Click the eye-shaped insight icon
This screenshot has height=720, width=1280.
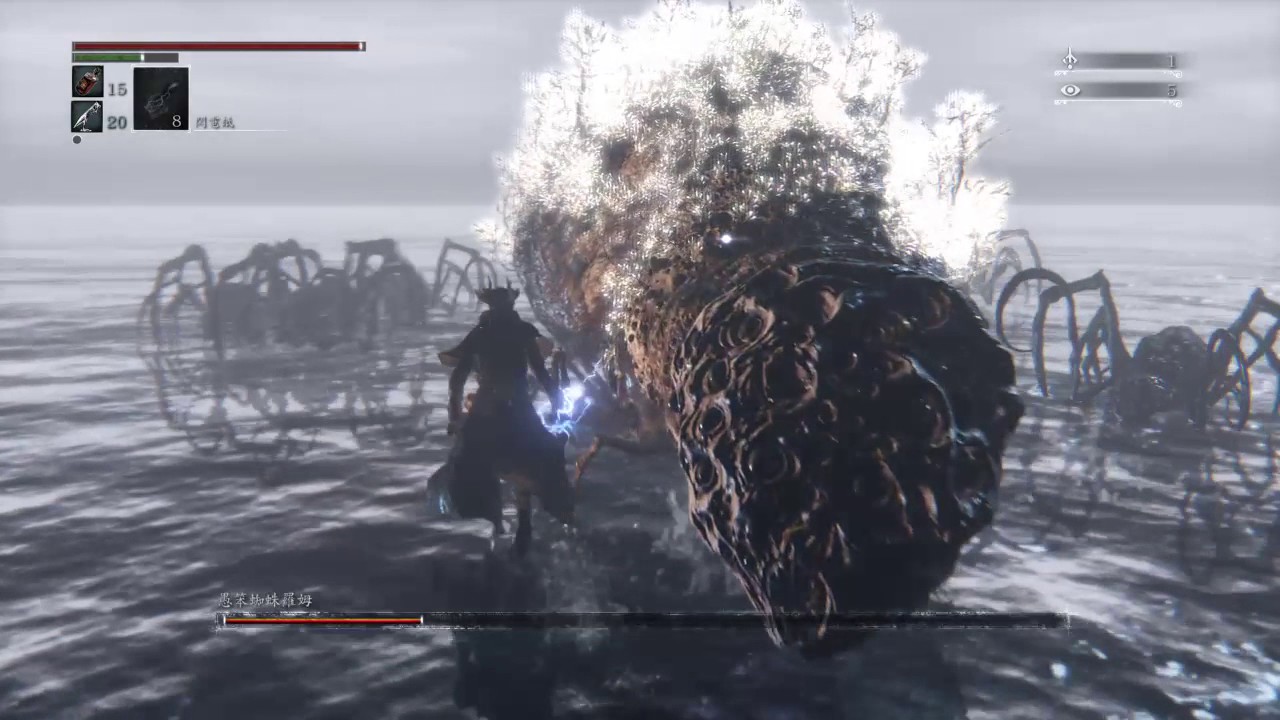pos(1070,90)
